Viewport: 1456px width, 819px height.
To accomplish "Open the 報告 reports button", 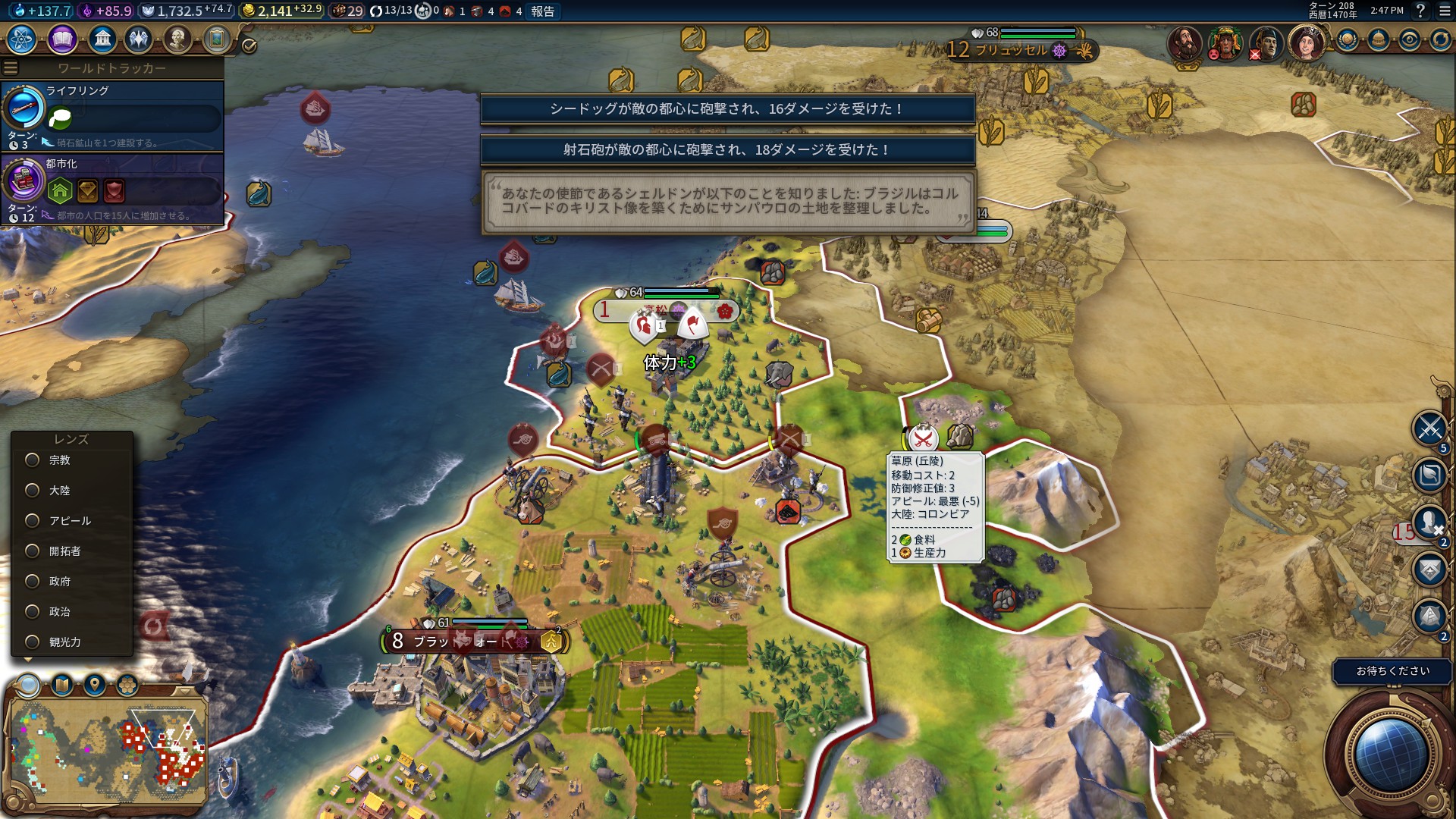I will tap(542, 11).
